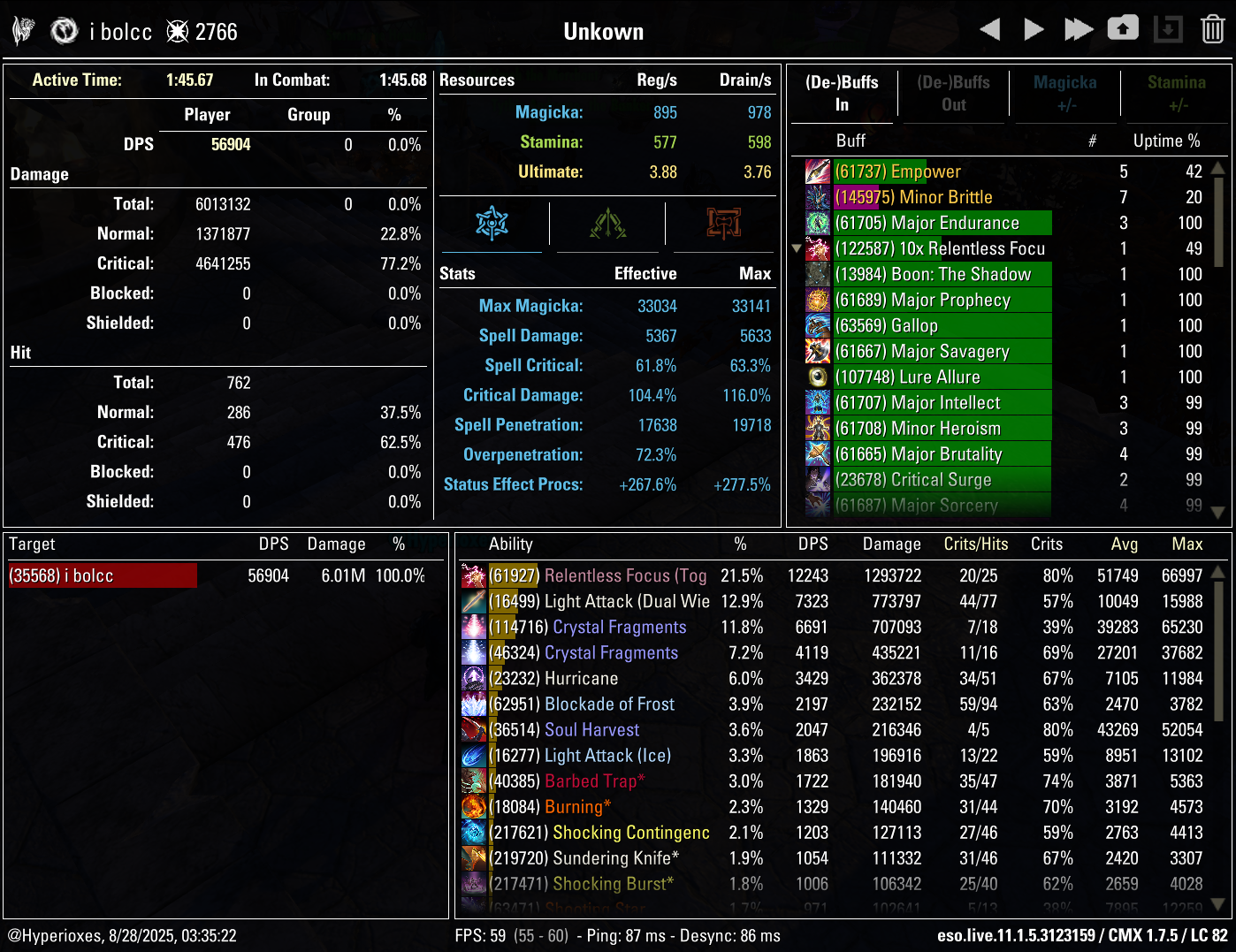Click the trash icon to delete this fight
Image resolution: width=1236 pixels, height=952 pixels.
click(x=1211, y=28)
